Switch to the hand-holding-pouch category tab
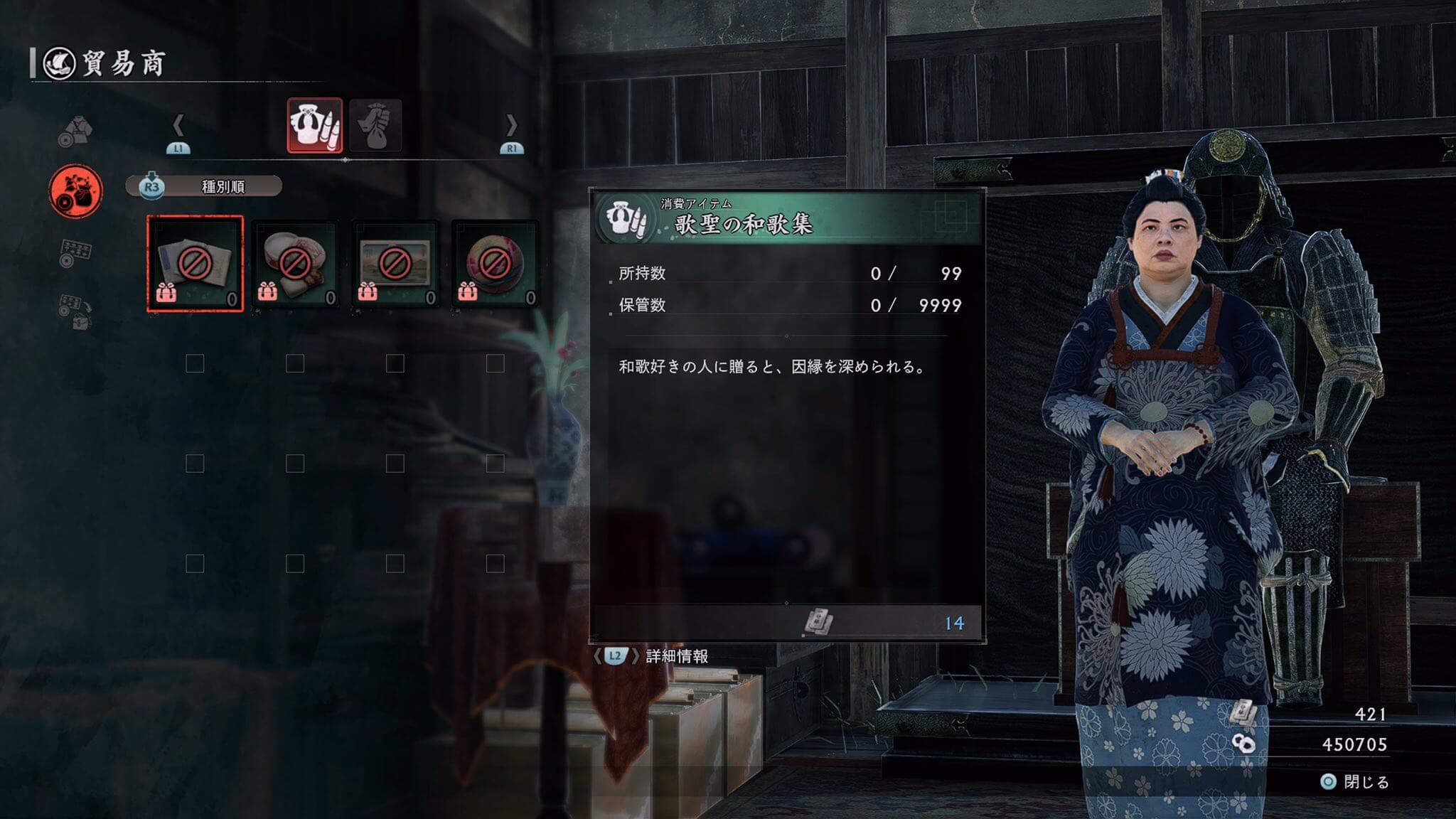Image resolution: width=1456 pixels, height=819 pixels. pos(375,126)
